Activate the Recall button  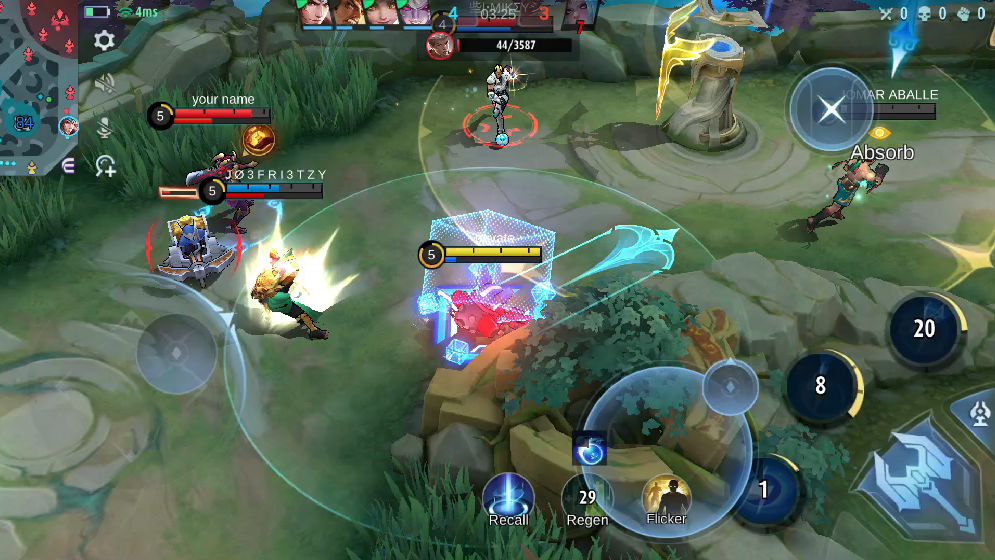[x=508, y=497]
